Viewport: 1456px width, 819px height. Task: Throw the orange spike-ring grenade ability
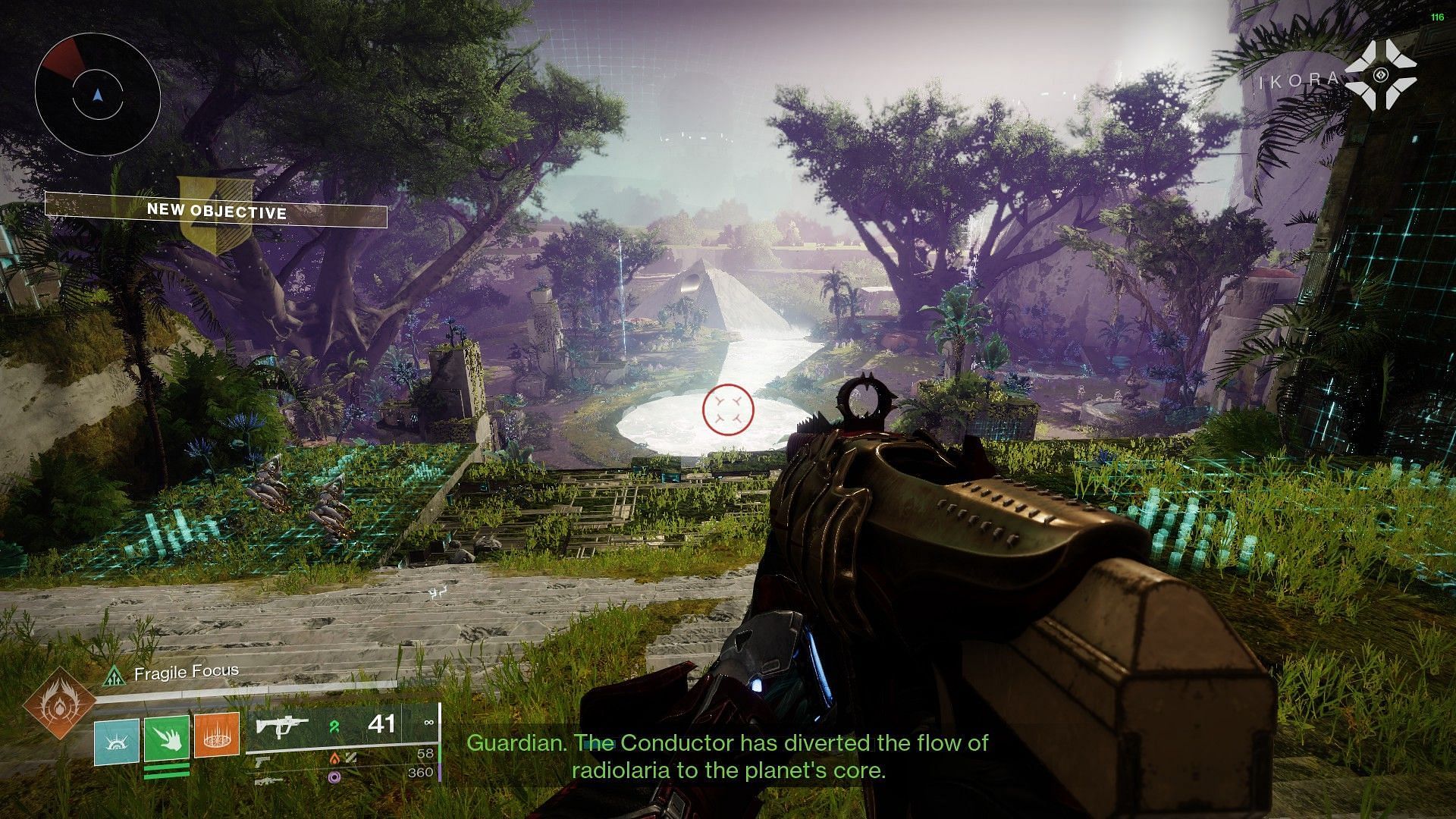tap(217, 735)
